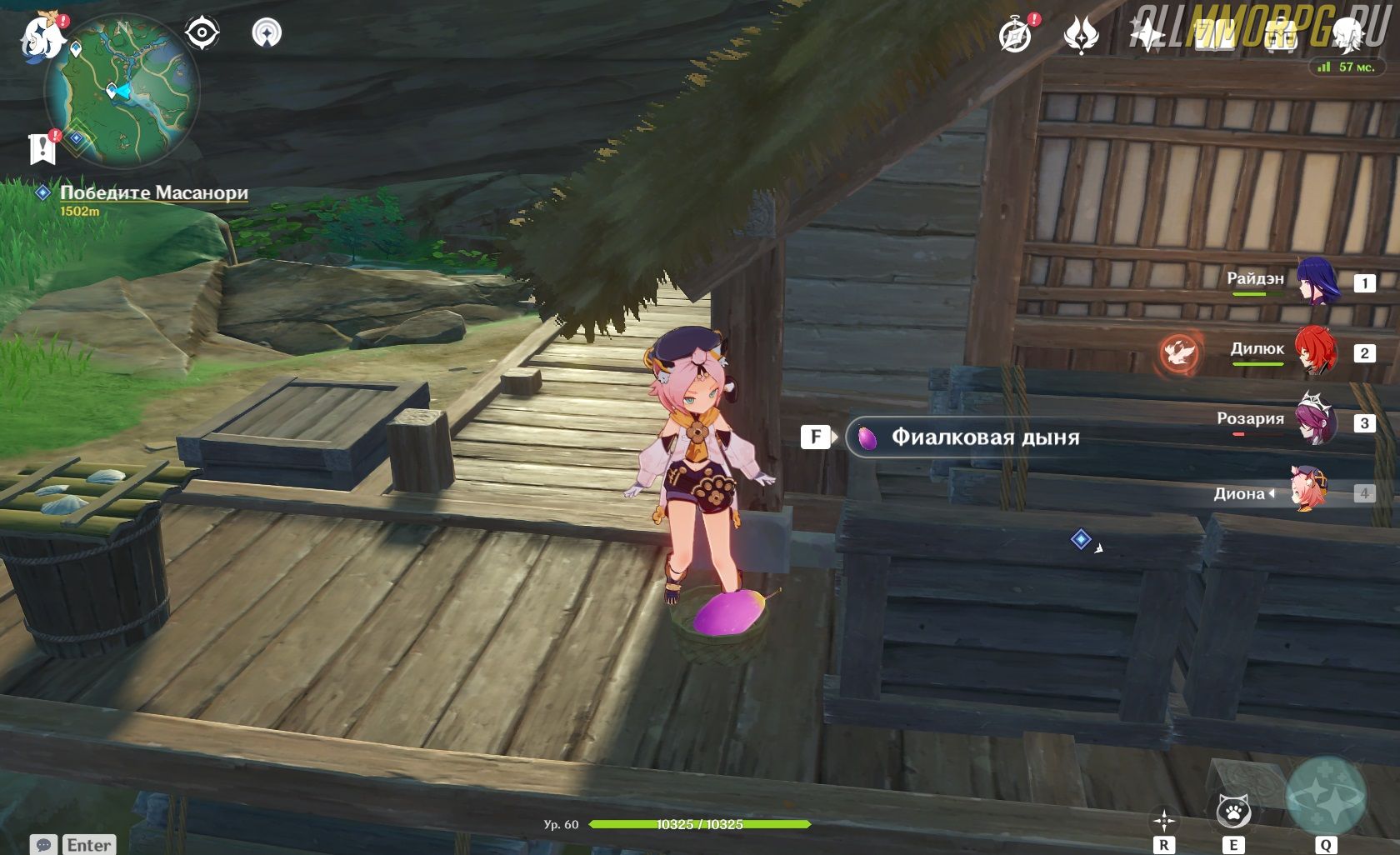Pick up the Фиалковая дыня item prompt
The width and height of the screenshot is (1400, 855).
click(985, 437)
